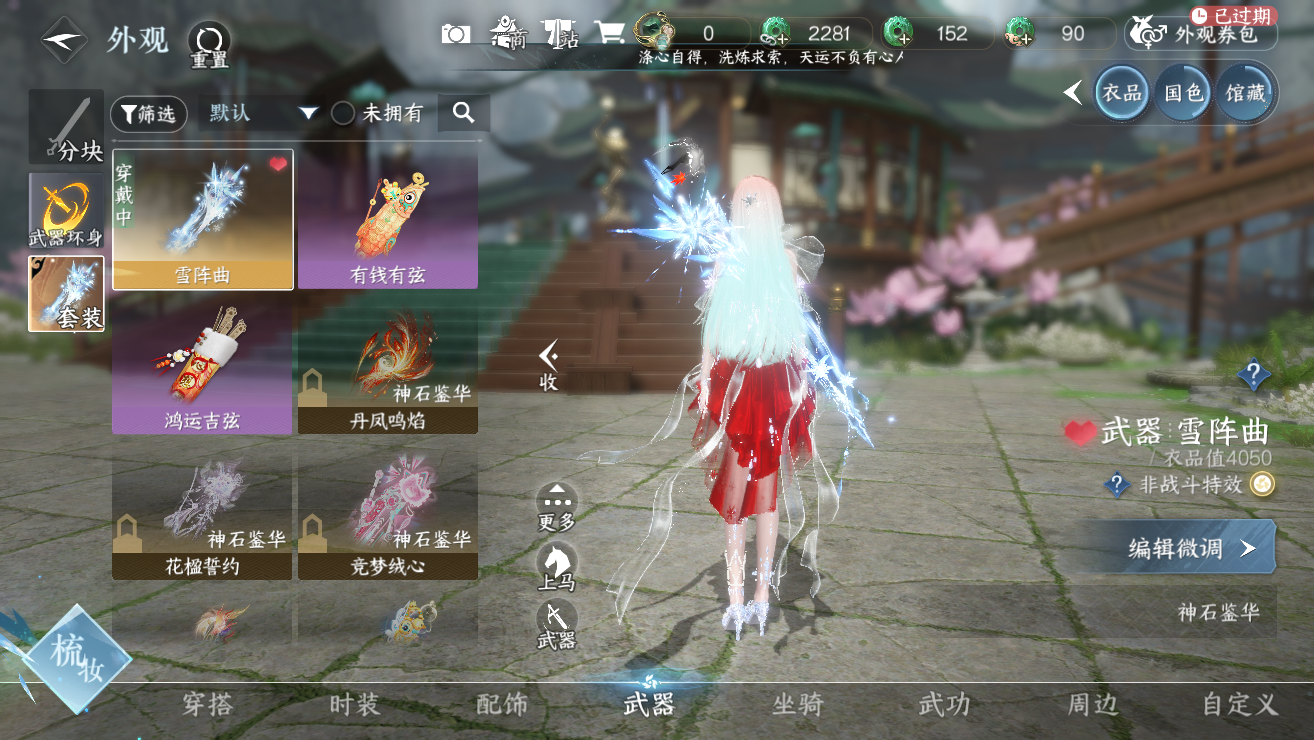
Task: Pick the 花楹誓约 weapon skin
Action: coord(202,513)
